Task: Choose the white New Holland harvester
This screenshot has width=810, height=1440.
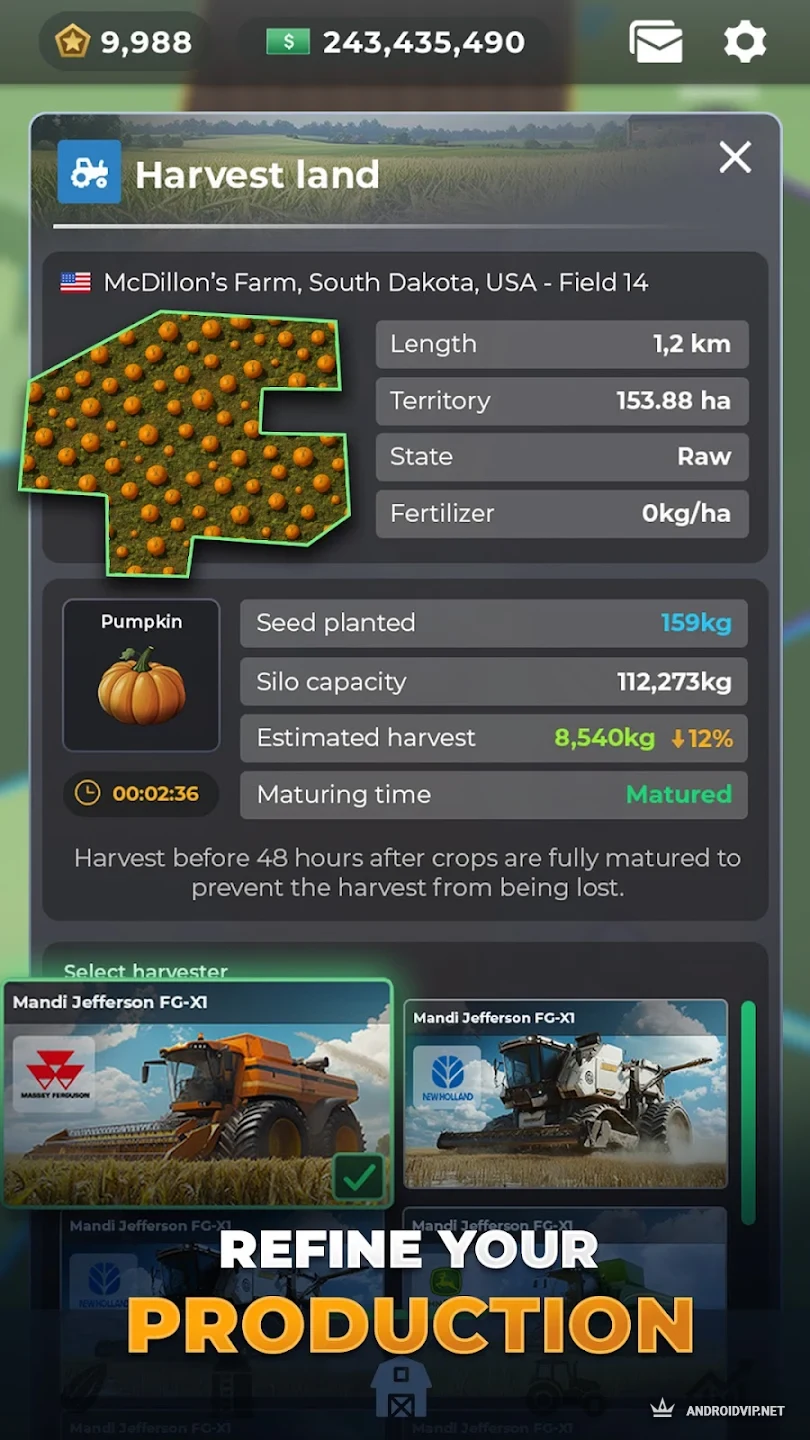Action: 565,1093
